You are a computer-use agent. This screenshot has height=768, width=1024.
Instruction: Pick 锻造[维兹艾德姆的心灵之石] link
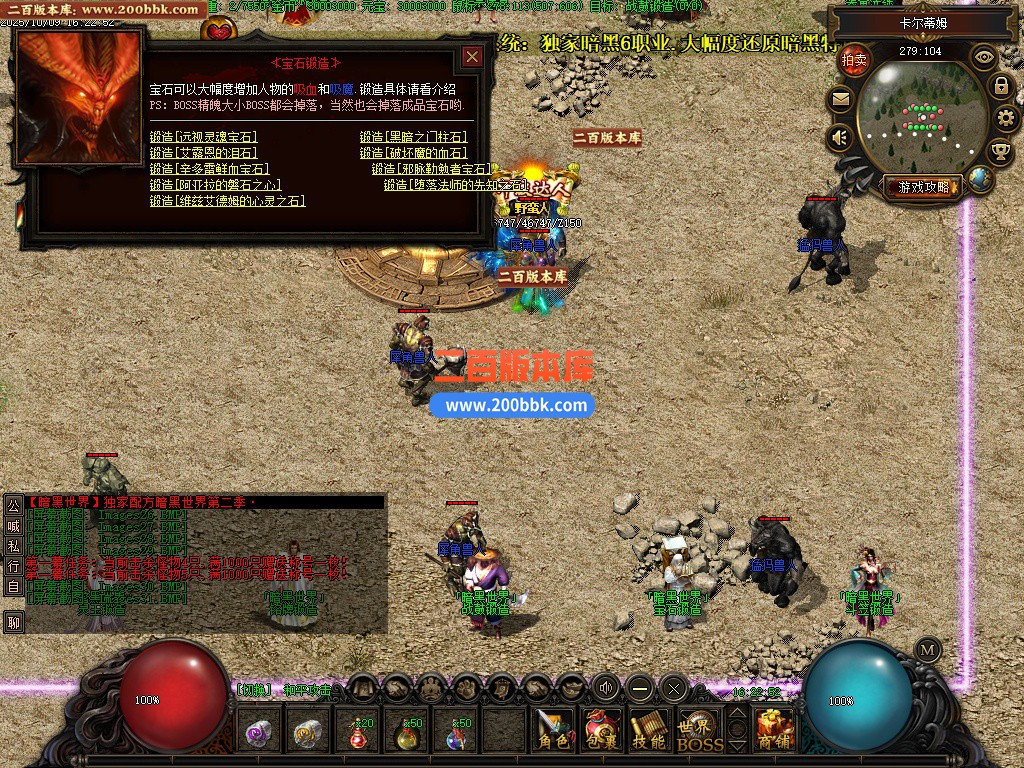click(x=227, y=201)
